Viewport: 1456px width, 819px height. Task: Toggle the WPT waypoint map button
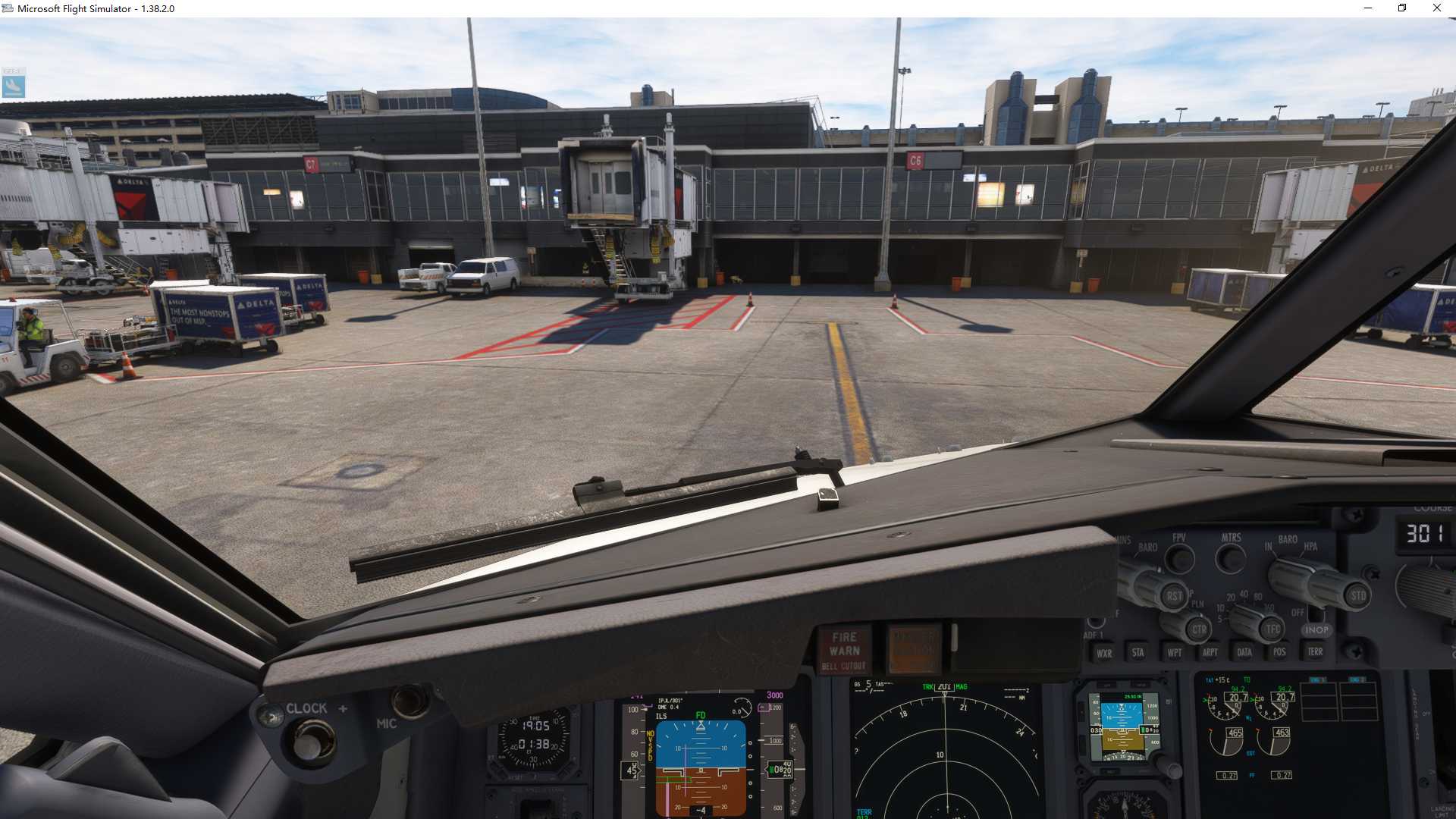pos(1174,652)
